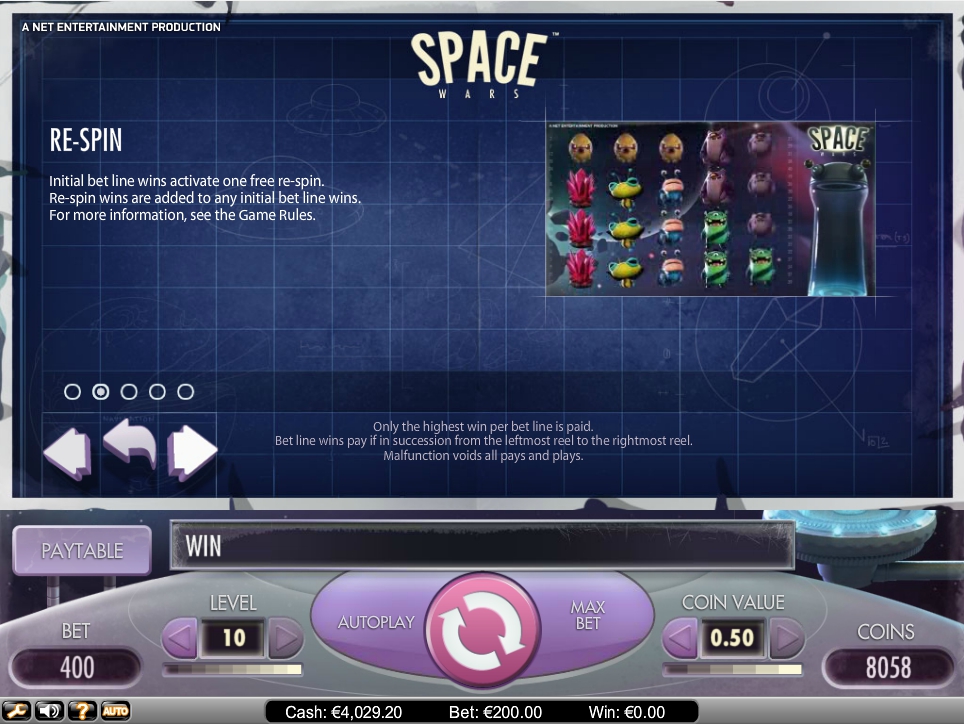
Task: Decrease the bet Level
Action: (180, 637)
